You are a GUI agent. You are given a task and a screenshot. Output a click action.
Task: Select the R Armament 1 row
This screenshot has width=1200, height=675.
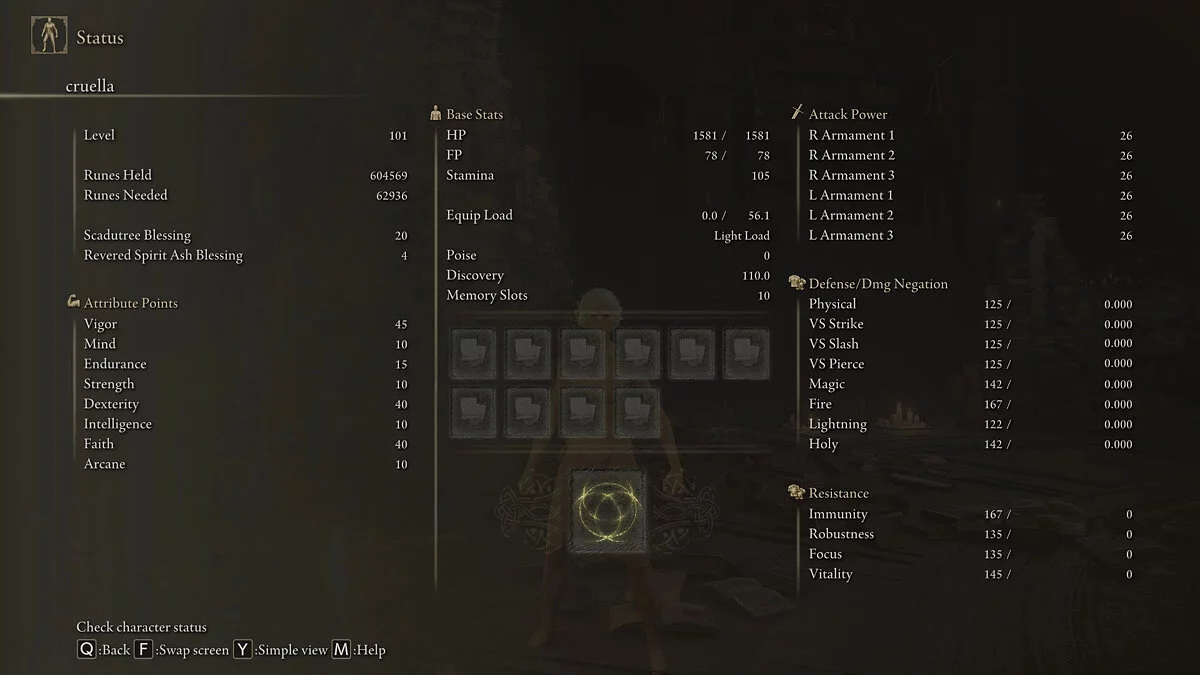coord(970,135)
